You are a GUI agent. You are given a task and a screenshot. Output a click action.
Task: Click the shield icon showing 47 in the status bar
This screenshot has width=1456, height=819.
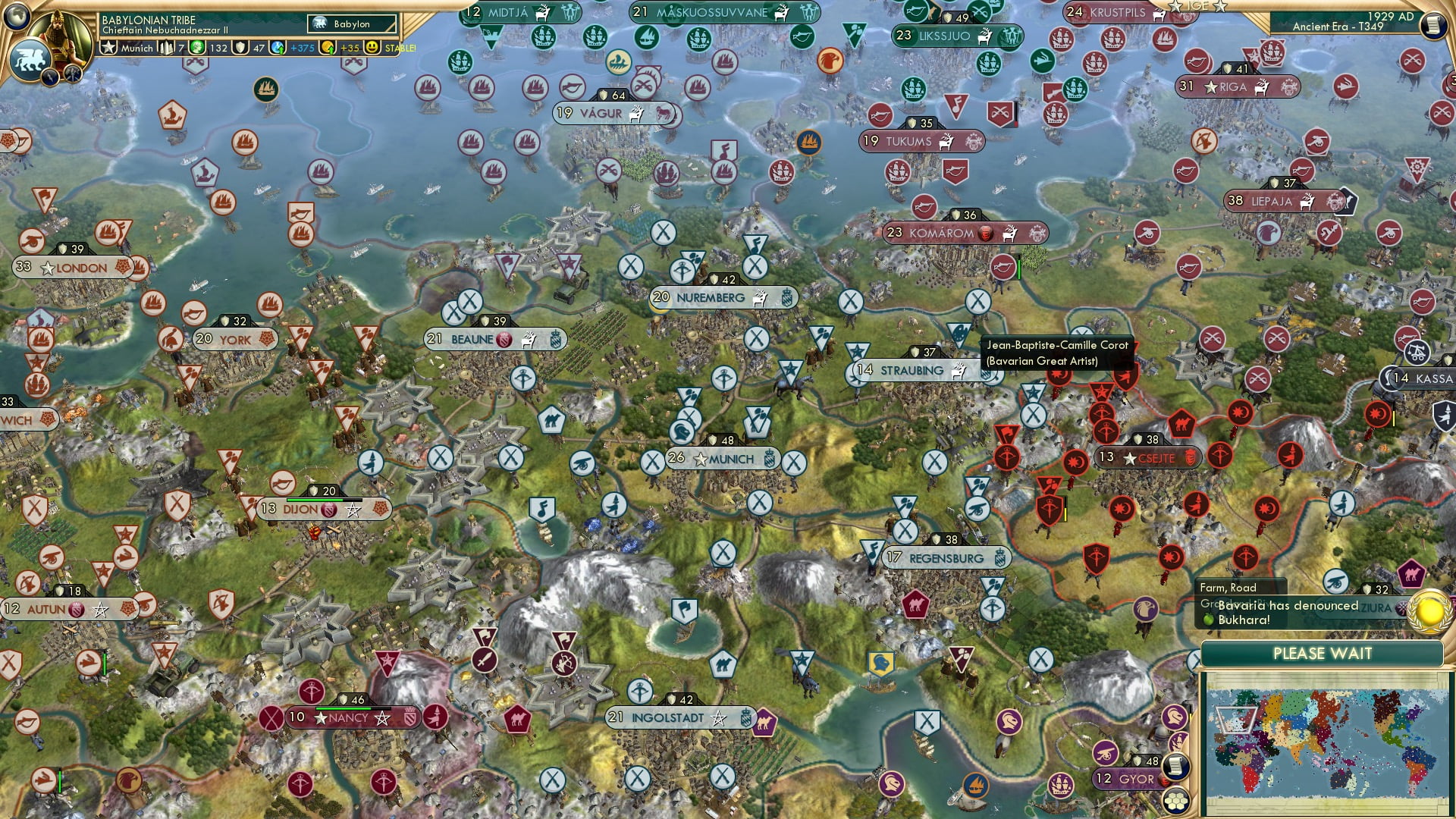(x=241, y=47)
